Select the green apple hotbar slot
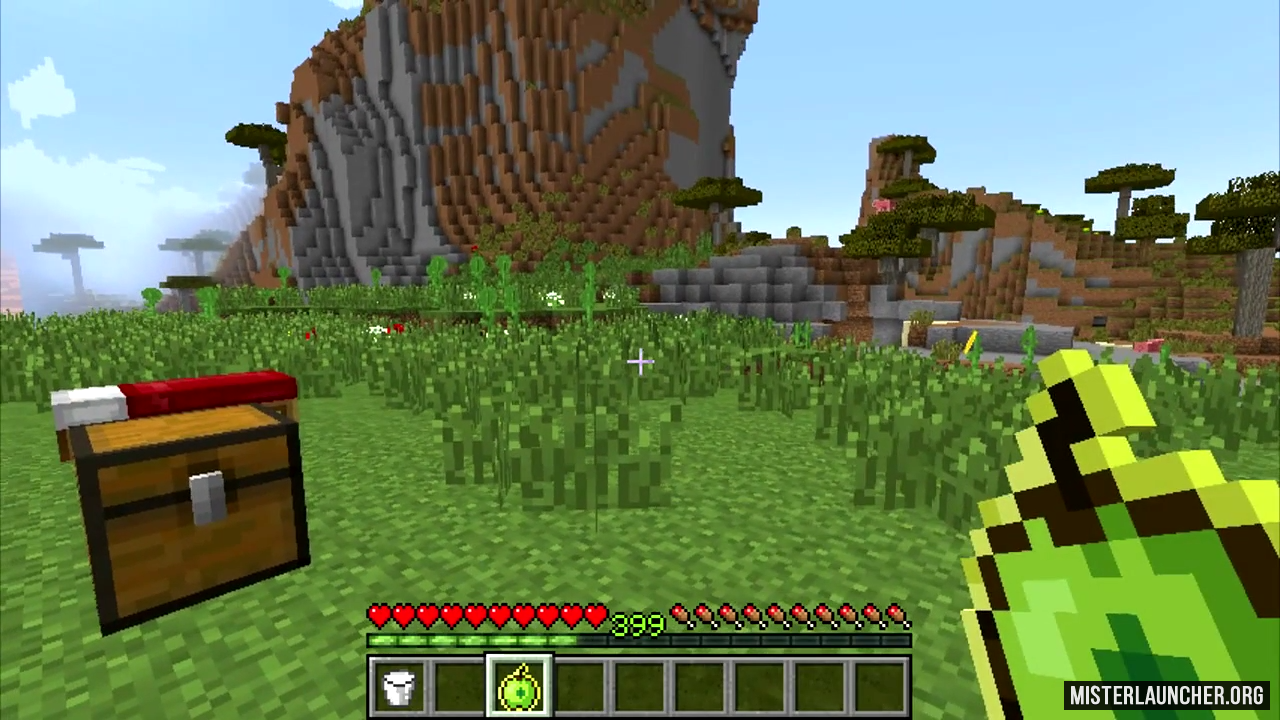The width and height of the screenshot is (1280, 720). point(519,687)
